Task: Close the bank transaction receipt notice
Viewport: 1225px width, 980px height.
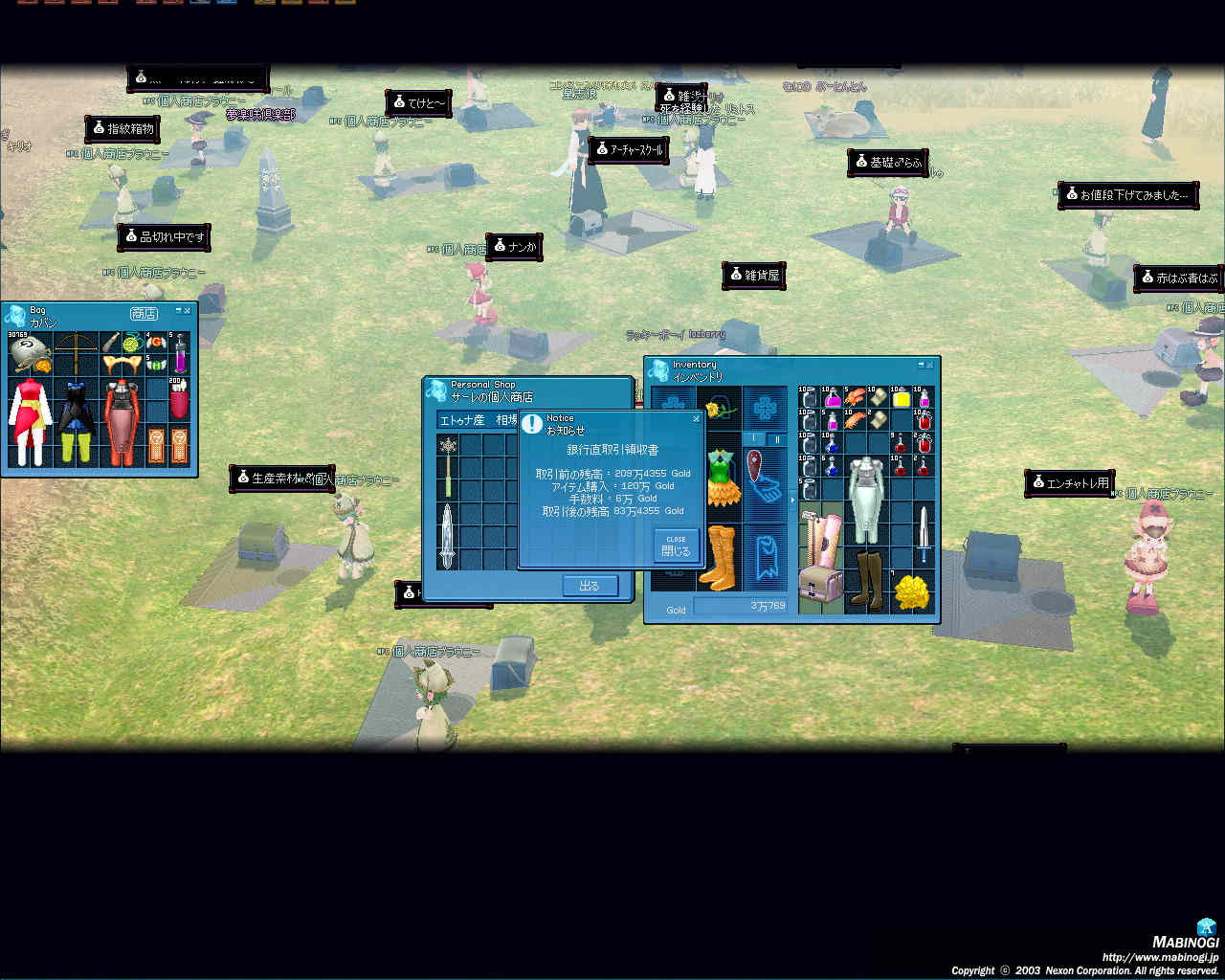Action: click(x=676, y=546)
